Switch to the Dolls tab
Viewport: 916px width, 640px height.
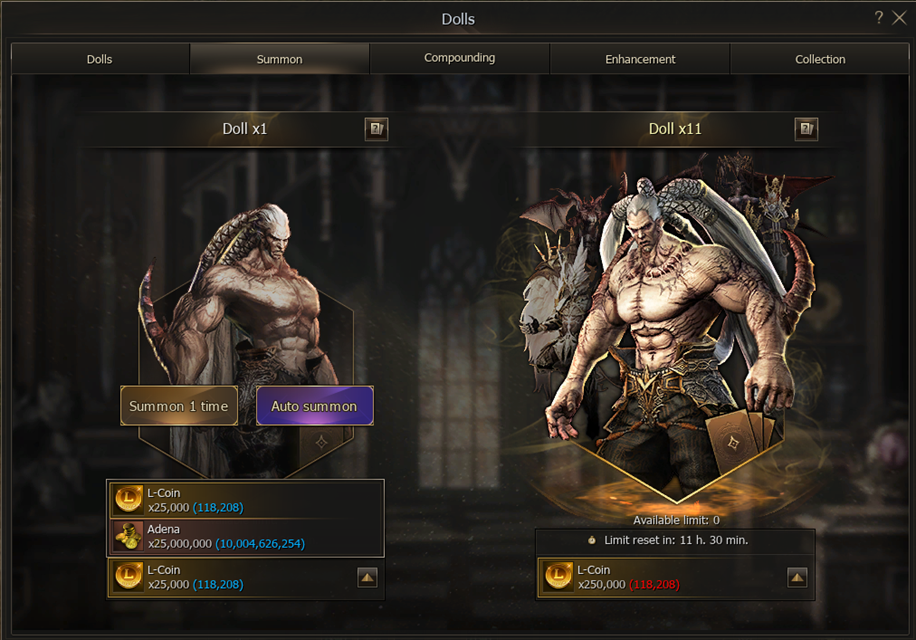[100, 59]
